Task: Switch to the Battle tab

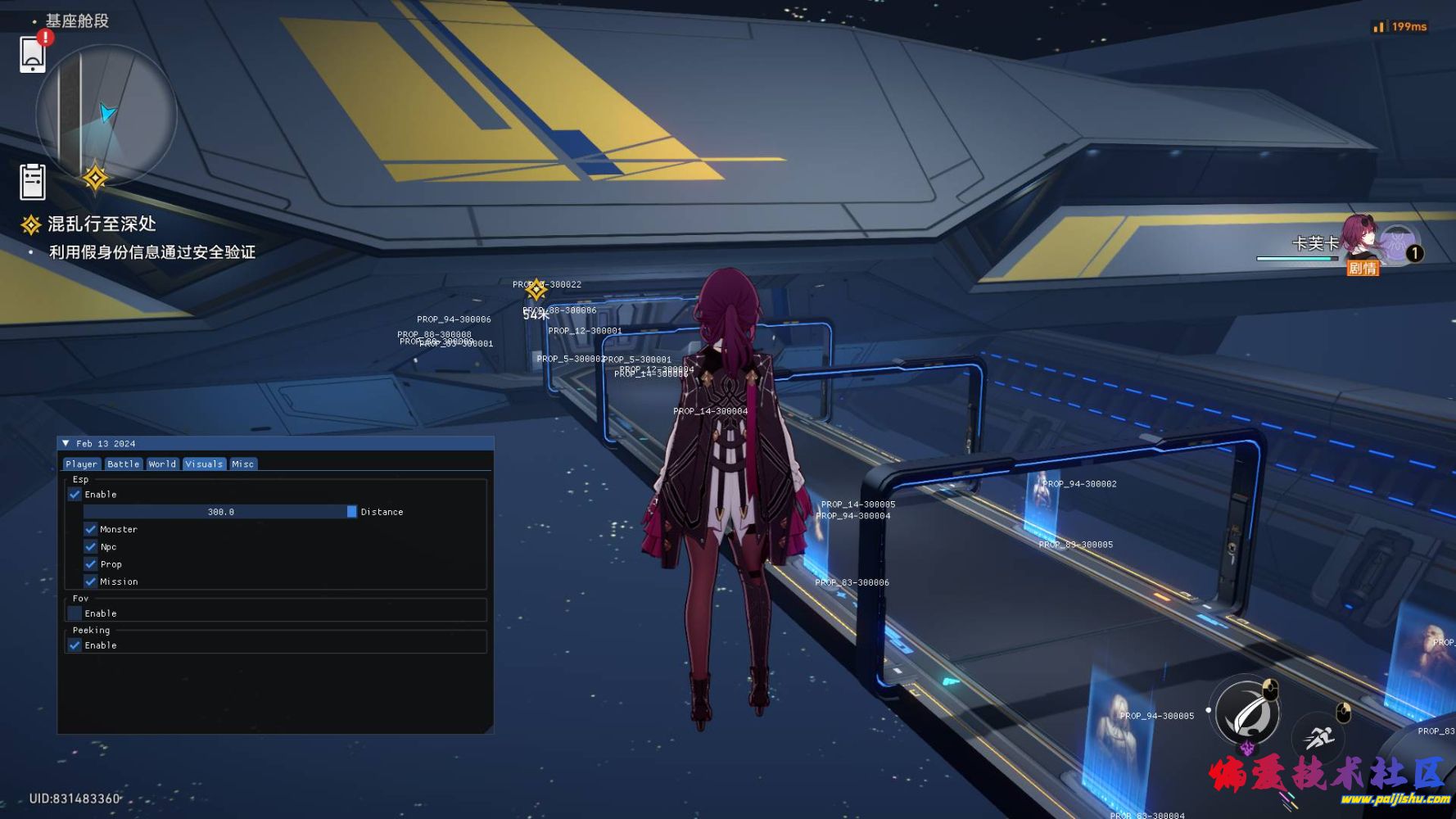Action: (123, 464)
